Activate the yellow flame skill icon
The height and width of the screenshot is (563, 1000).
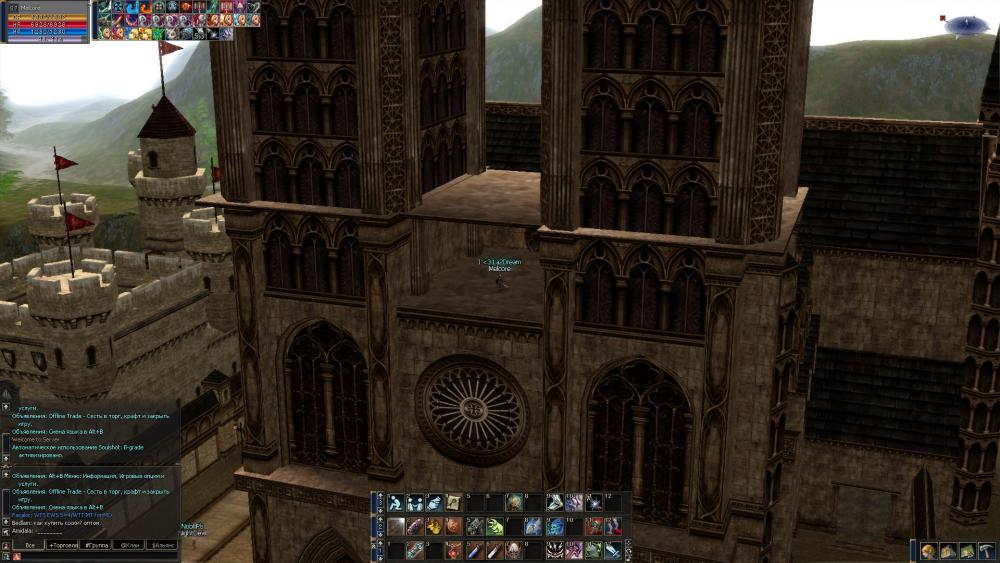tap(435, 526)
